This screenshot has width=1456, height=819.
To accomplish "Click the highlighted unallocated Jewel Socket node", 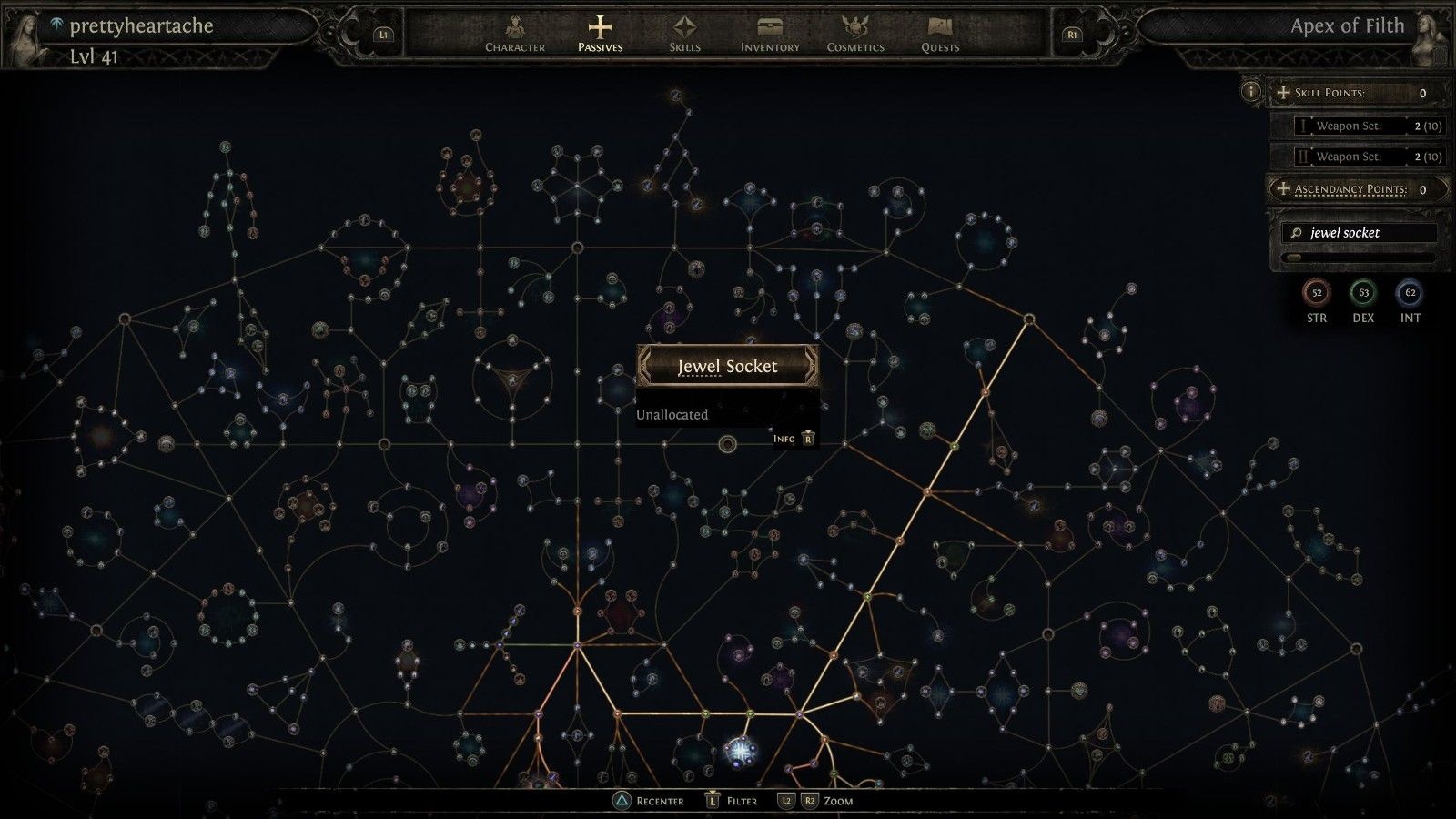I will [x=727, y=444].
